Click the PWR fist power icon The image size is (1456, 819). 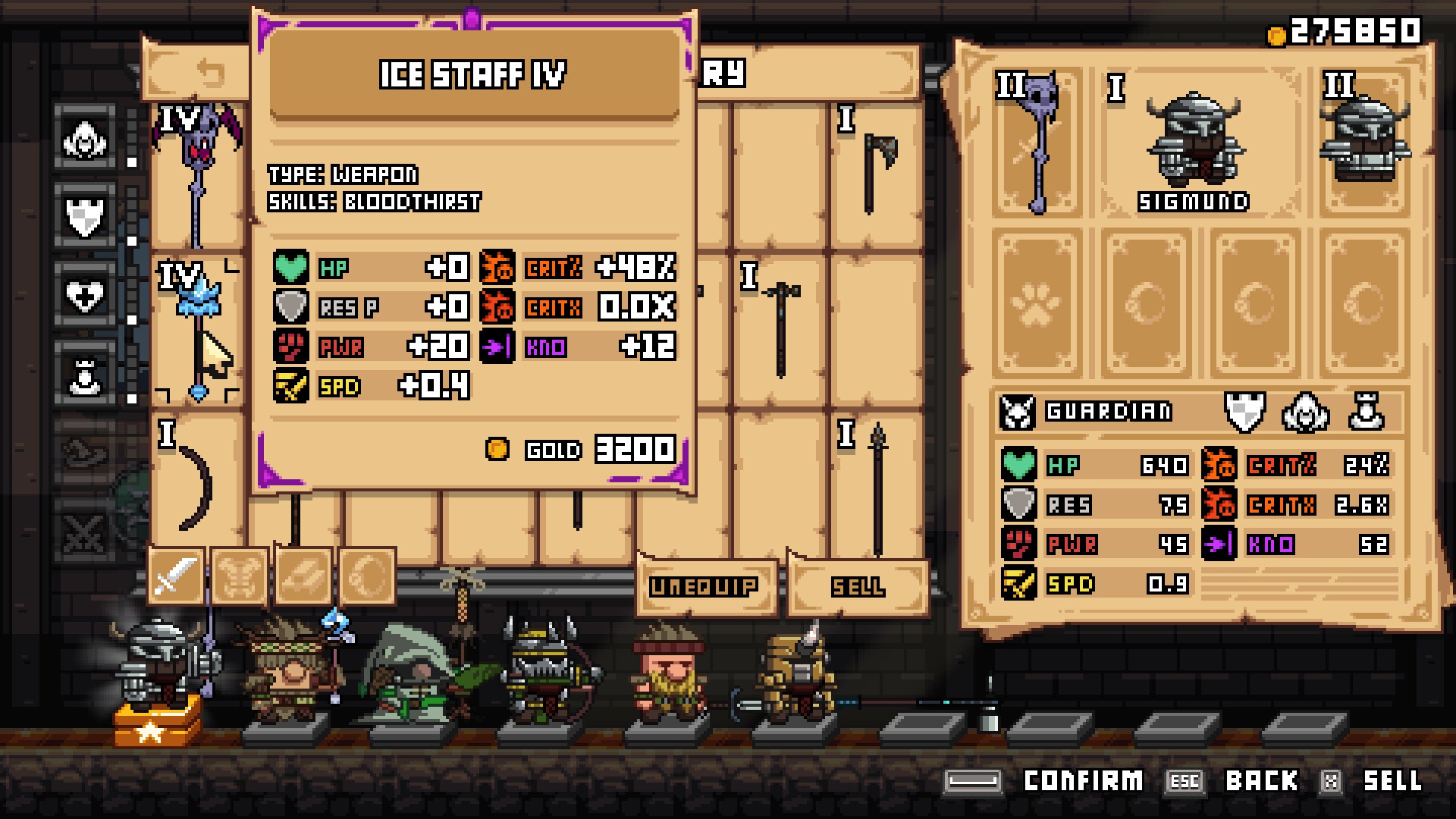[1020, 544]
